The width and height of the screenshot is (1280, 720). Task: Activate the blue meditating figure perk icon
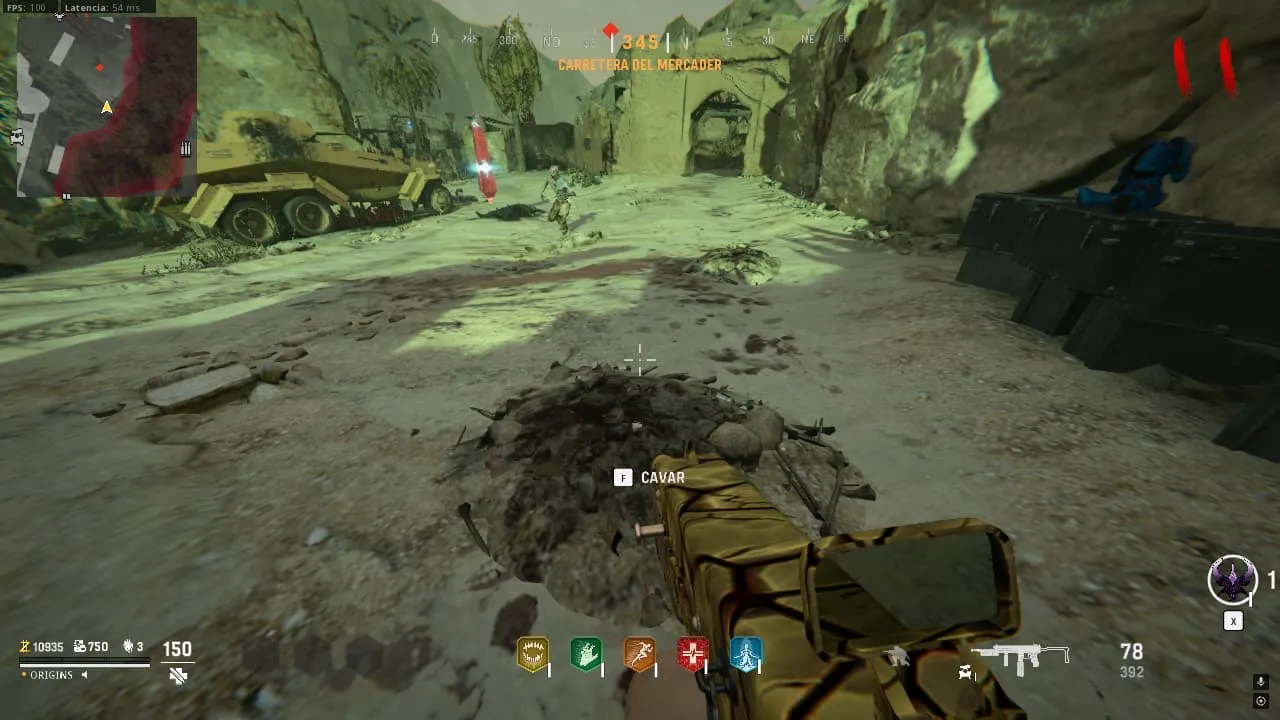coord(746,655)
